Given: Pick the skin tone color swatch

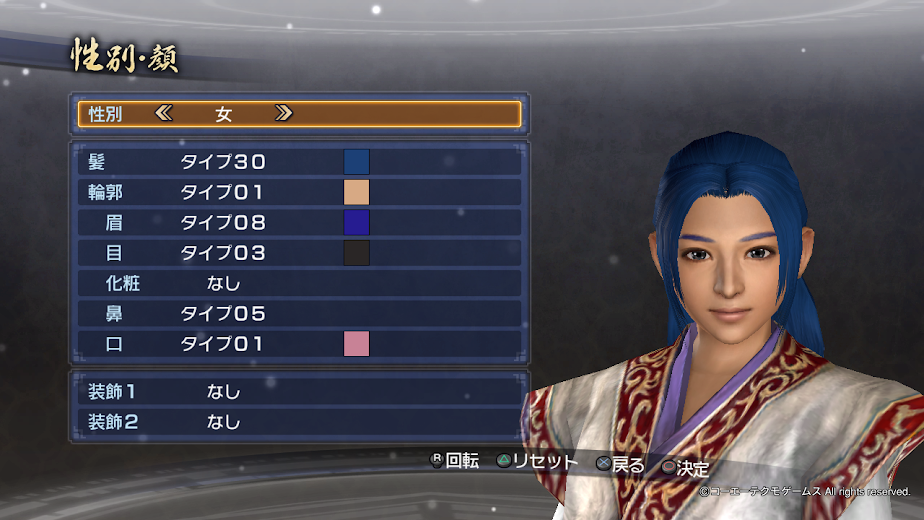Looking at the screenshot, I should [356, 192].
